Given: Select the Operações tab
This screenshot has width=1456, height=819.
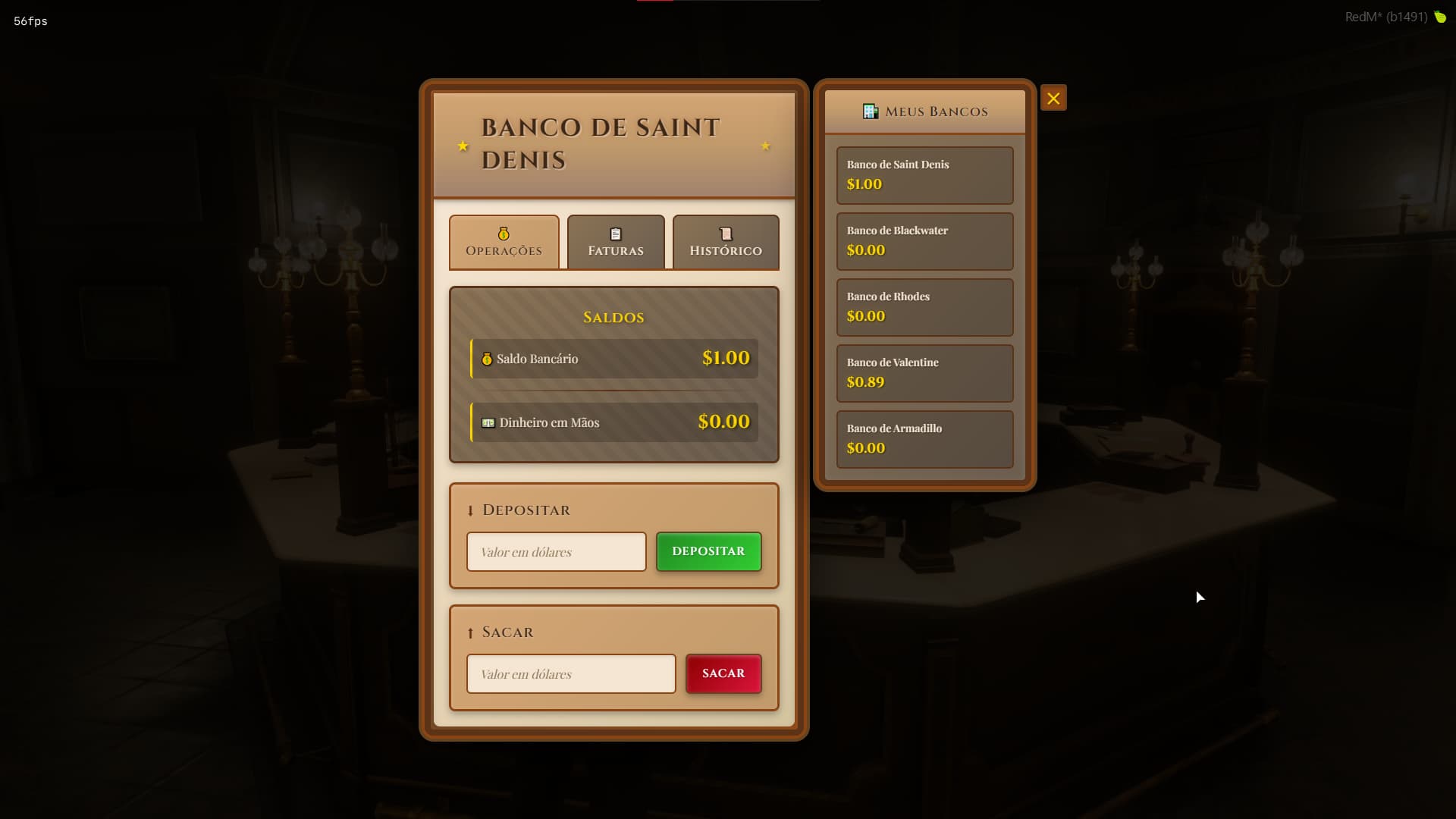Looking at the screenshot, I should click(504, 243).
